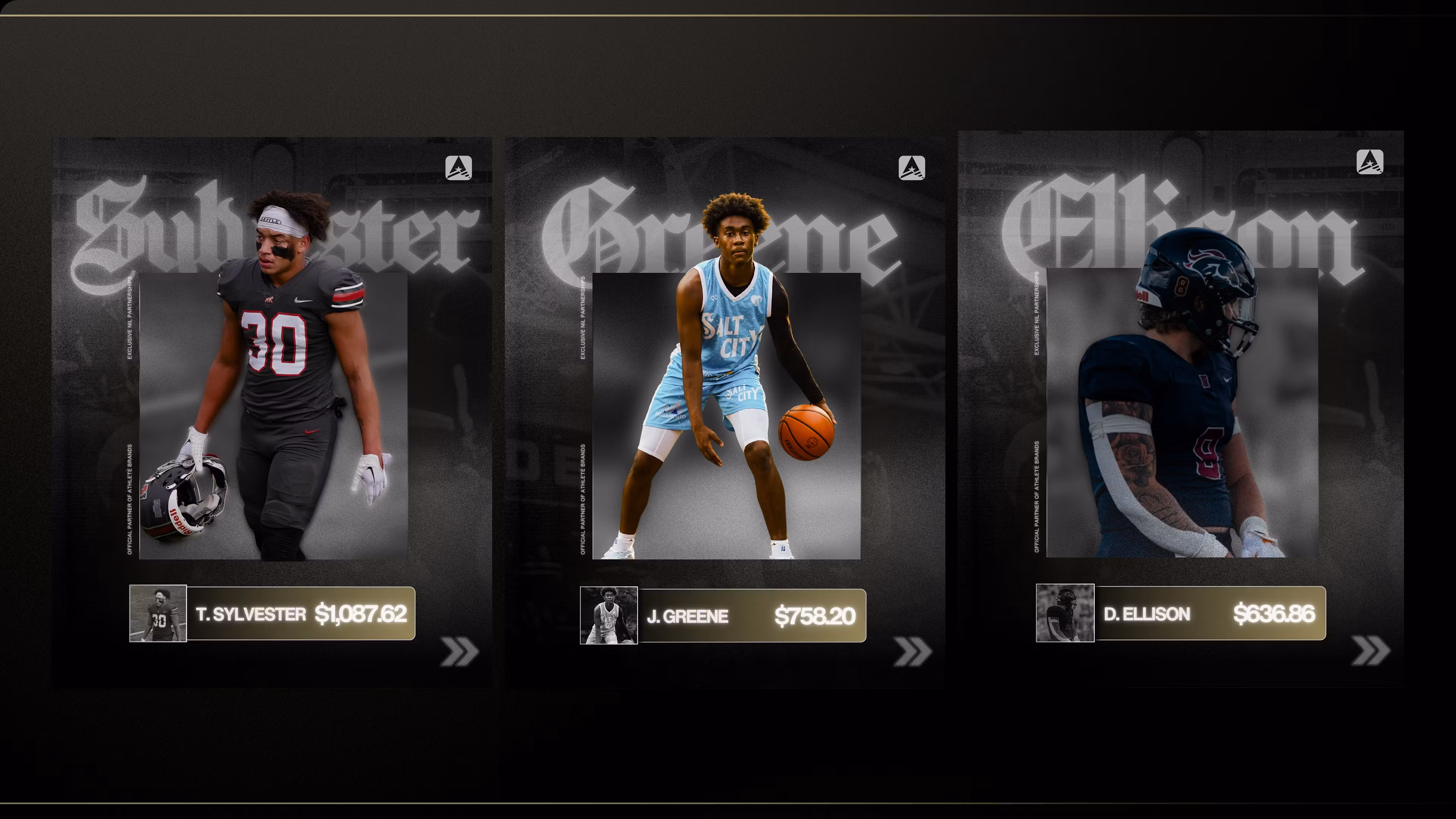Select the D. Ellison name and earnings bar

pyautogui.click(x=1210, y=614)
